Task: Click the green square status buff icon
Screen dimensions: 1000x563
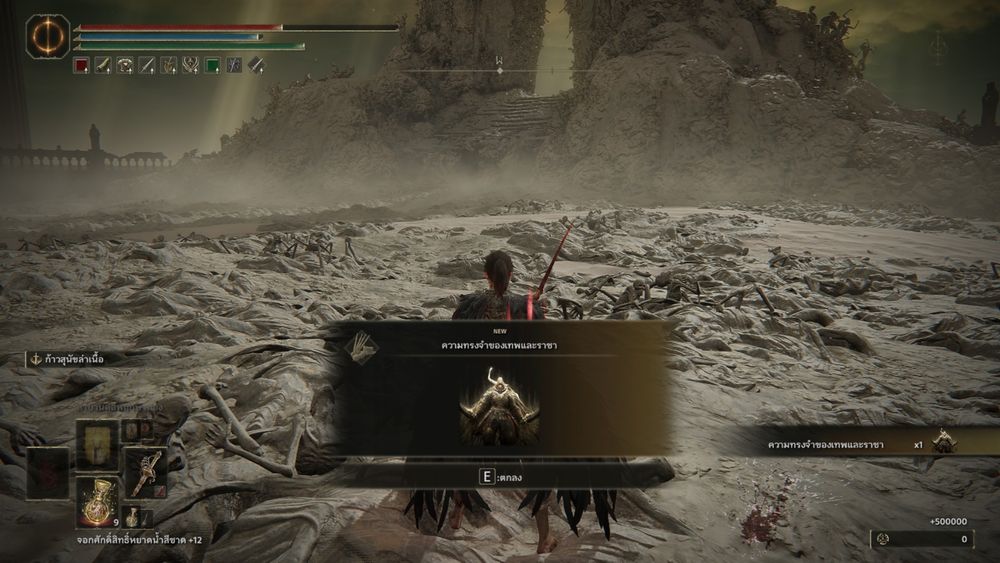Action: coord(212,65)
